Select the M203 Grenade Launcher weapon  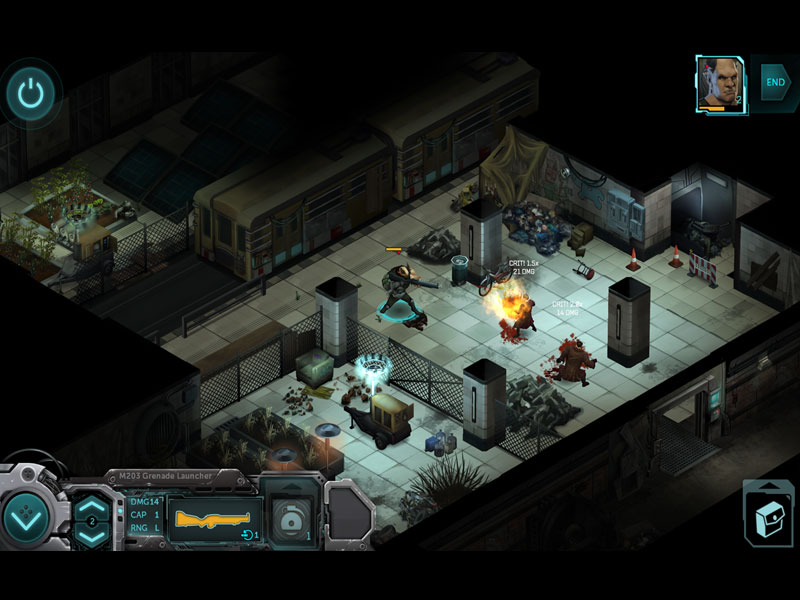coord(215,519)
